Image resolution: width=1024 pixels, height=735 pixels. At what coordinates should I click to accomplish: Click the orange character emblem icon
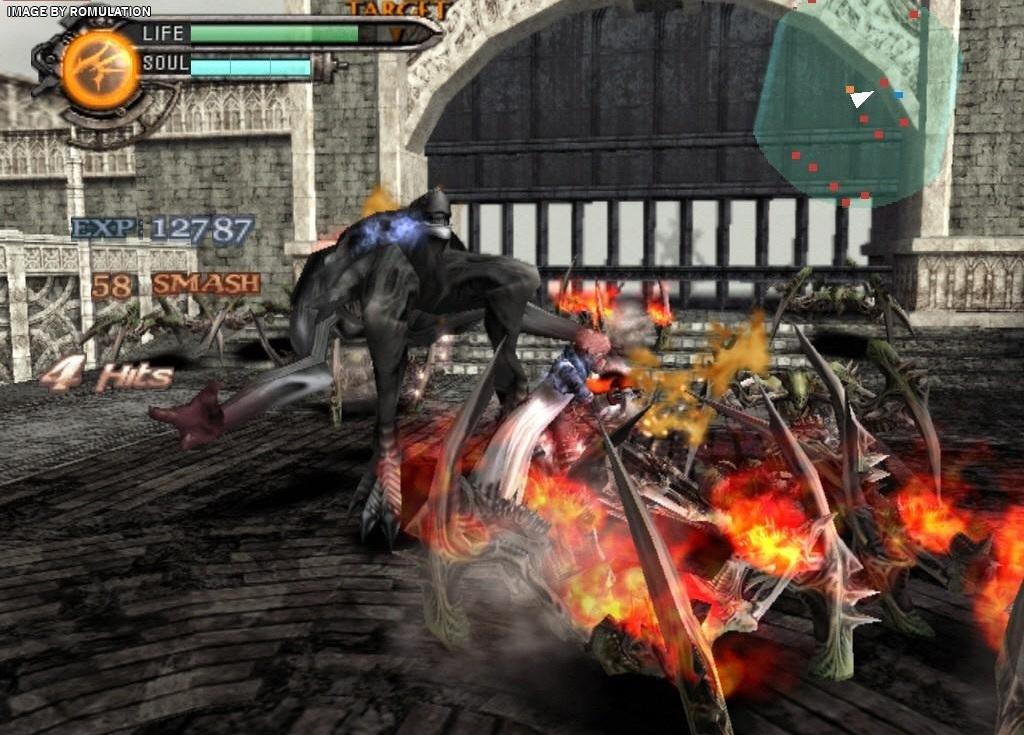100,69
